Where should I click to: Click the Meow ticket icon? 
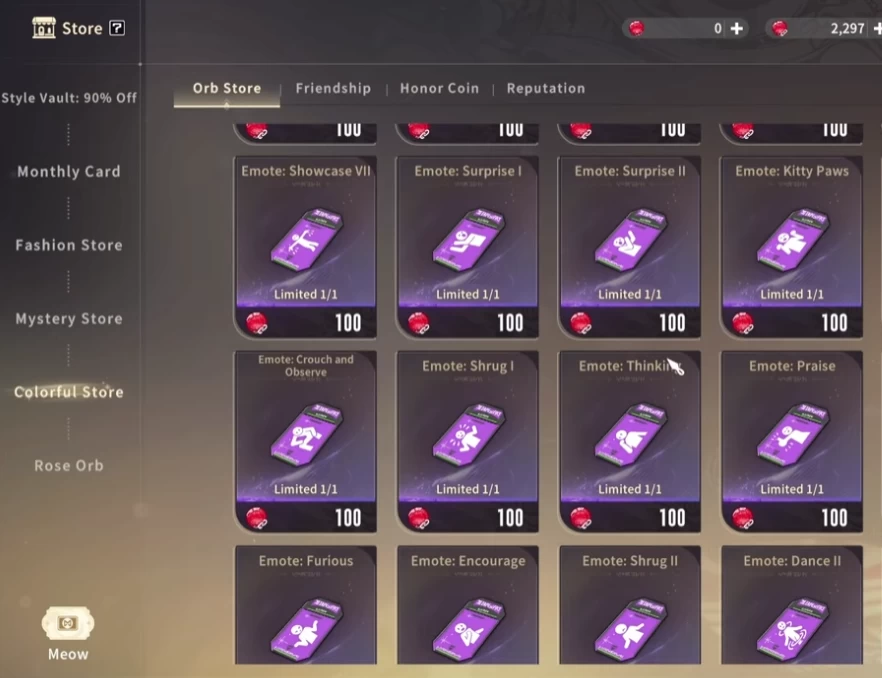(x=68, y=625)
